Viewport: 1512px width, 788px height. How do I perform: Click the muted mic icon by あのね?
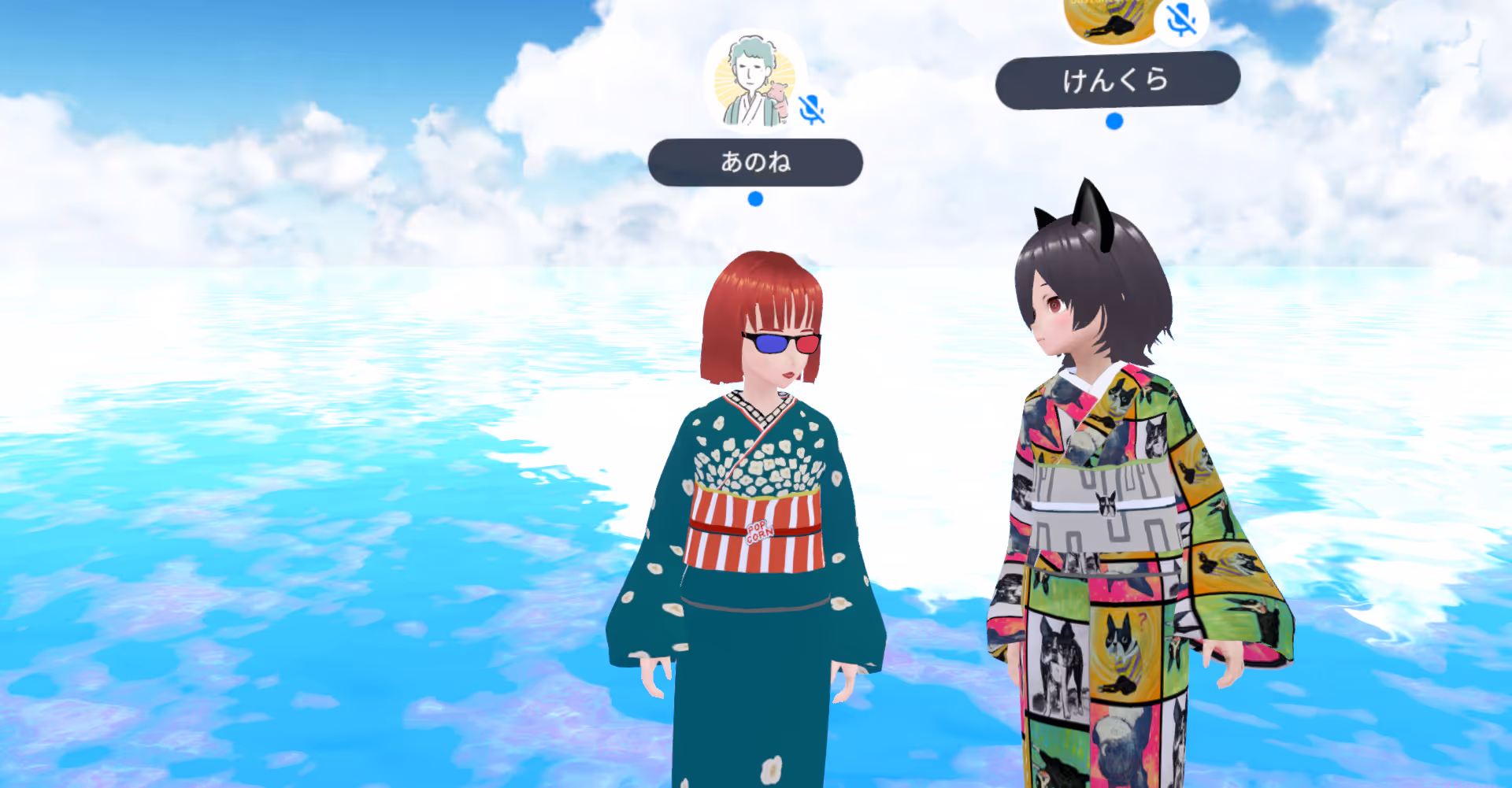(x=811, y=110)
